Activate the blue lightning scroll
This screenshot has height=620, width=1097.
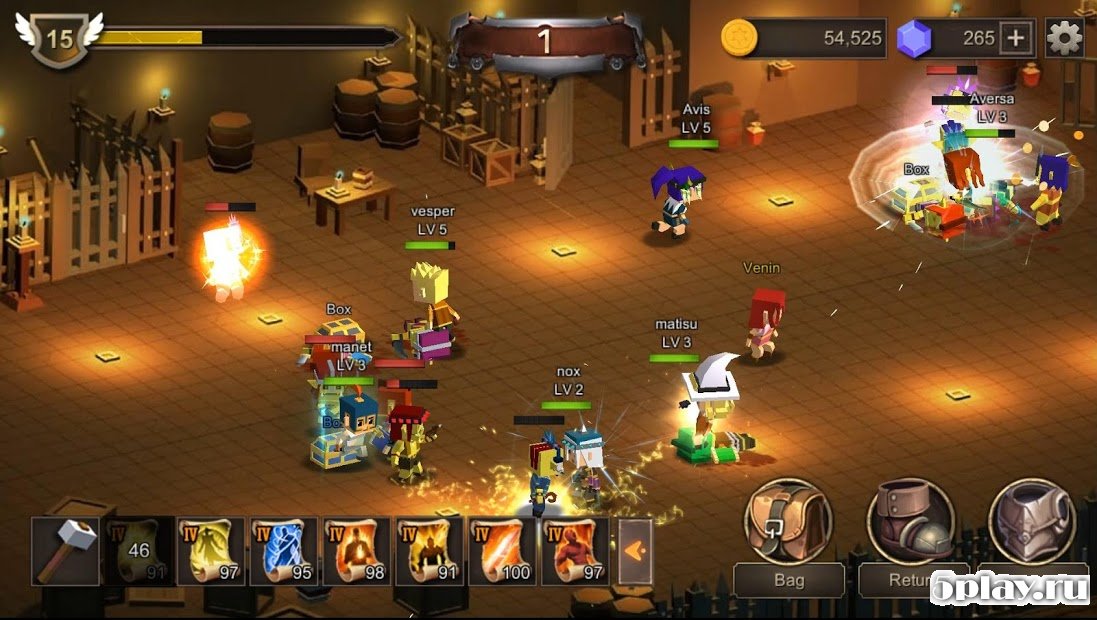[284, 550]
